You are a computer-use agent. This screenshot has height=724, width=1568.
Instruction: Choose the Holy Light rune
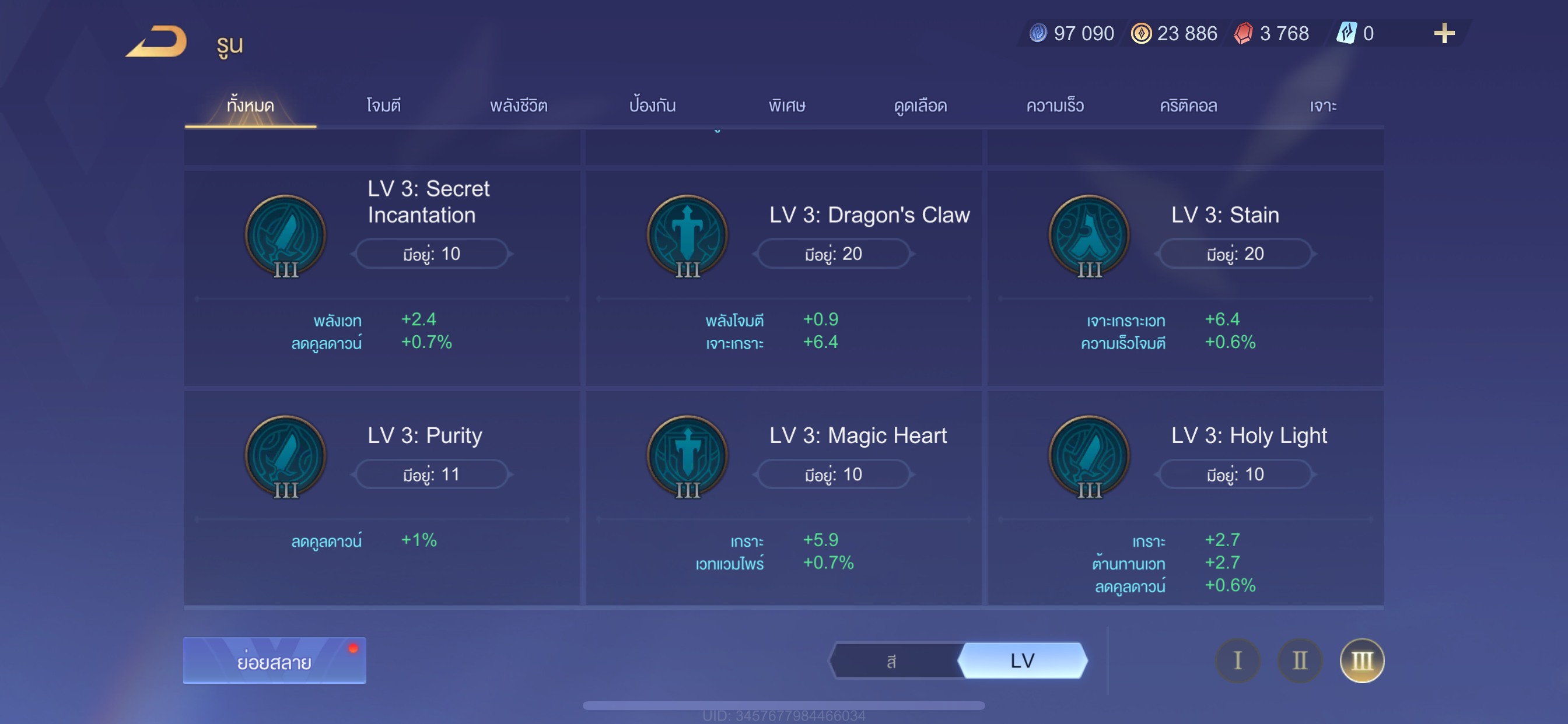tap(1185, 498)
